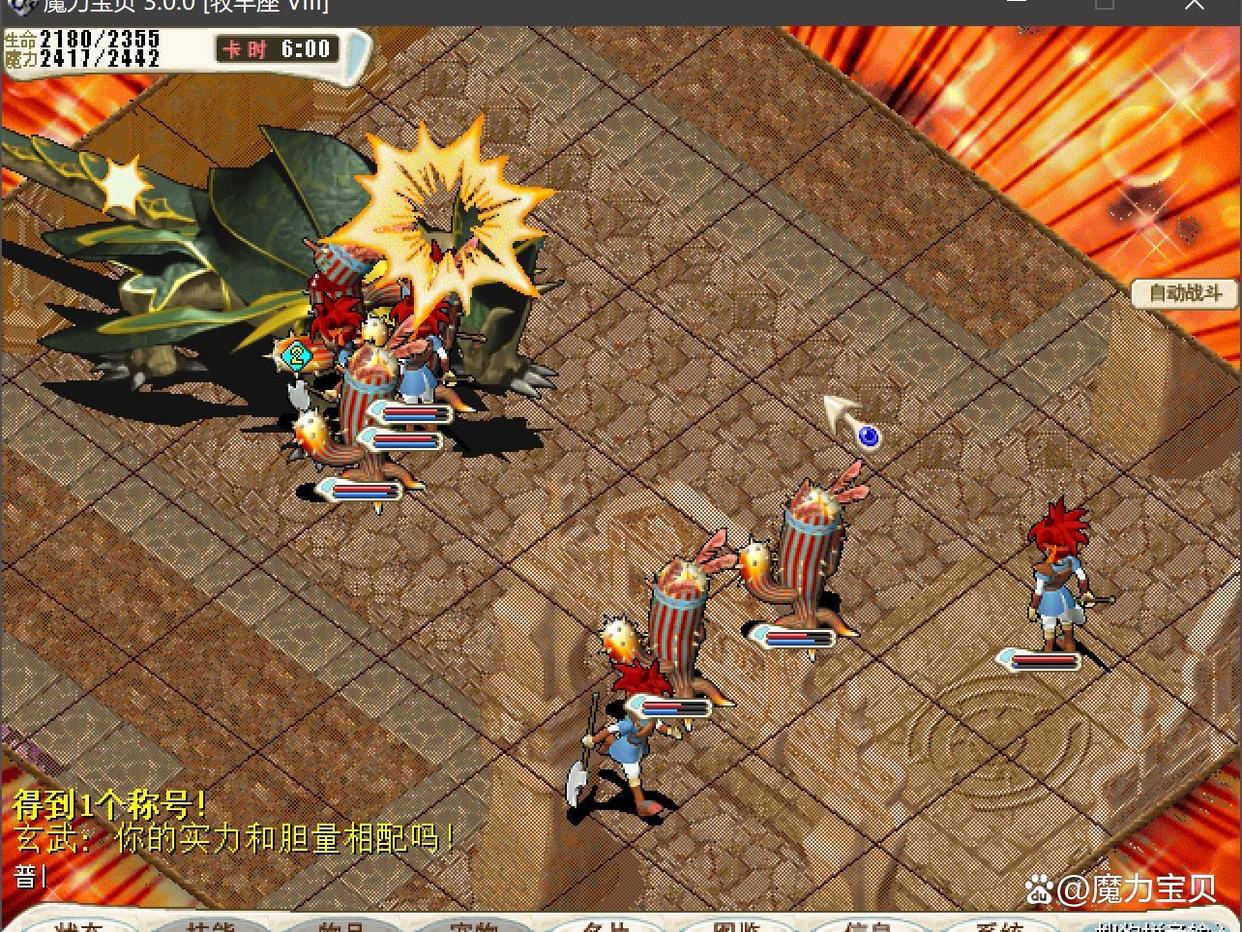Close the game window
The width and height of the screenshot is (1242, 932).
[1194, 5]
